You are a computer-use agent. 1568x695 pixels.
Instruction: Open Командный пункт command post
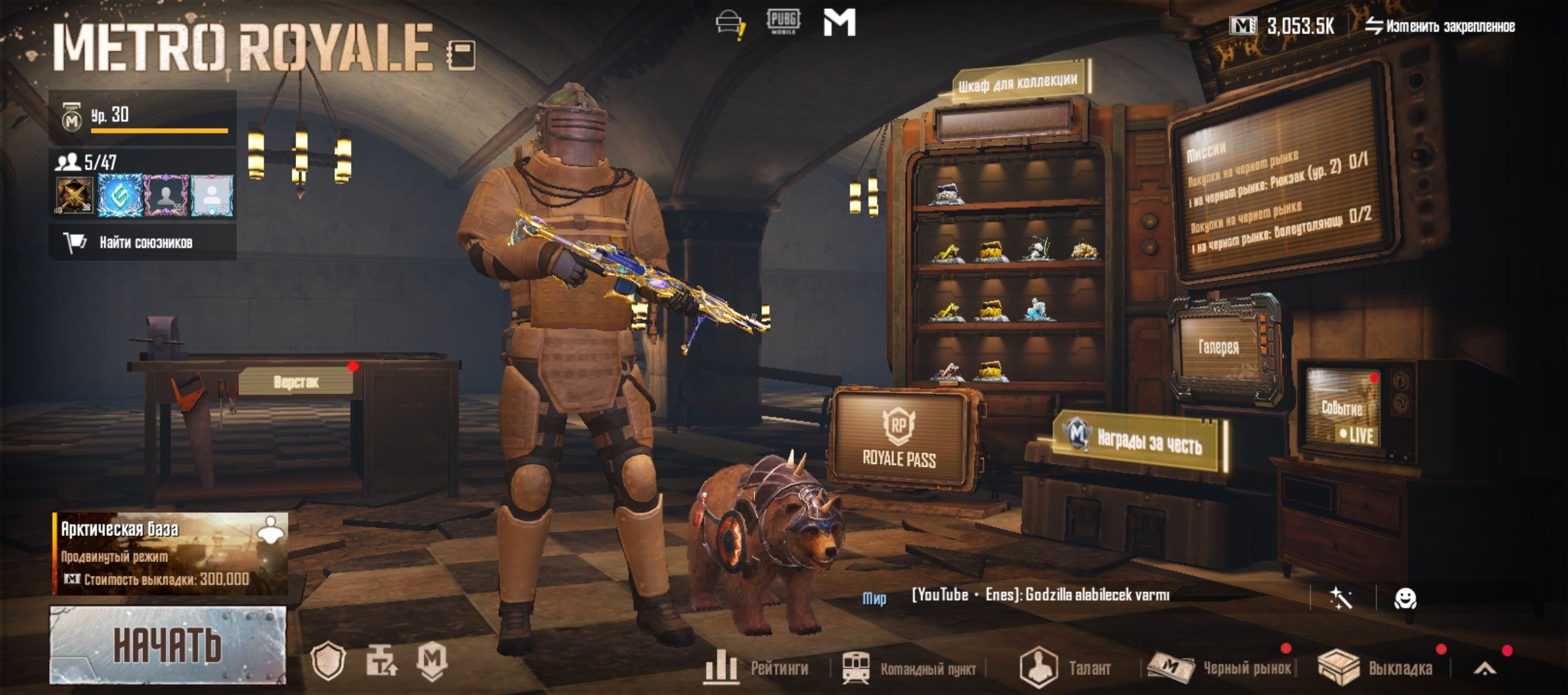910,669
